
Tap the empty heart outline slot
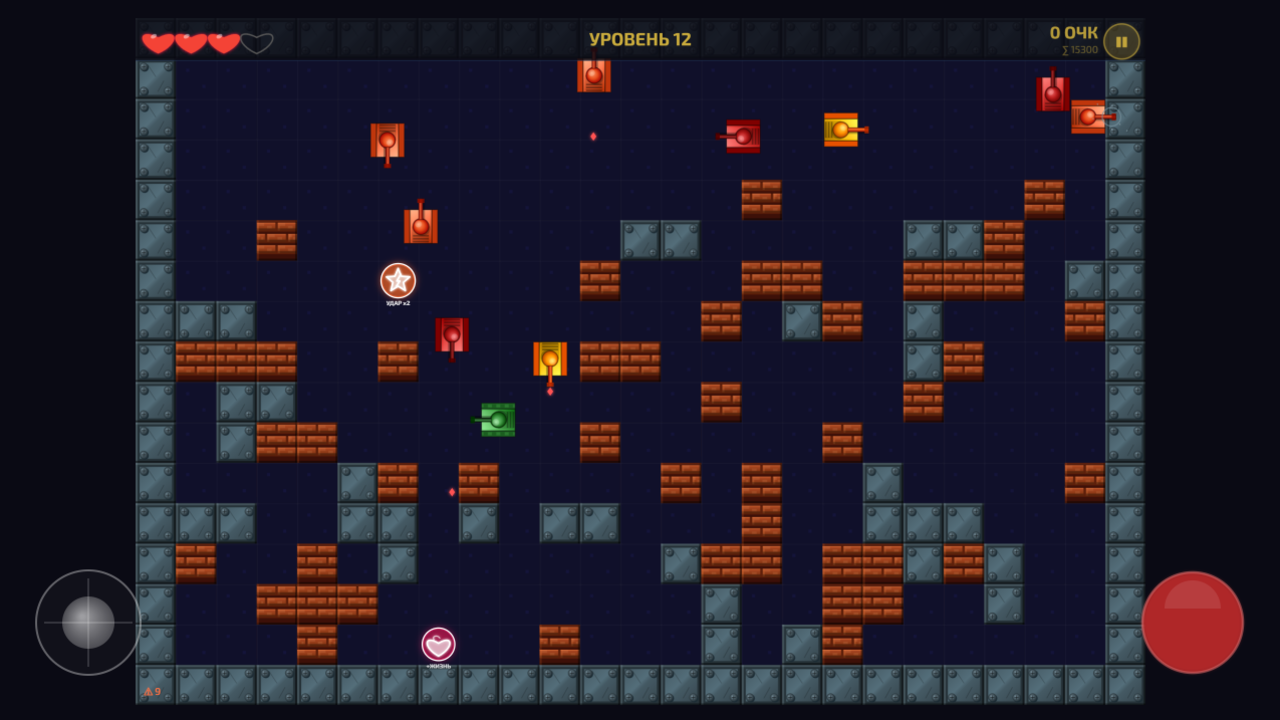click(x=258, y=41)
